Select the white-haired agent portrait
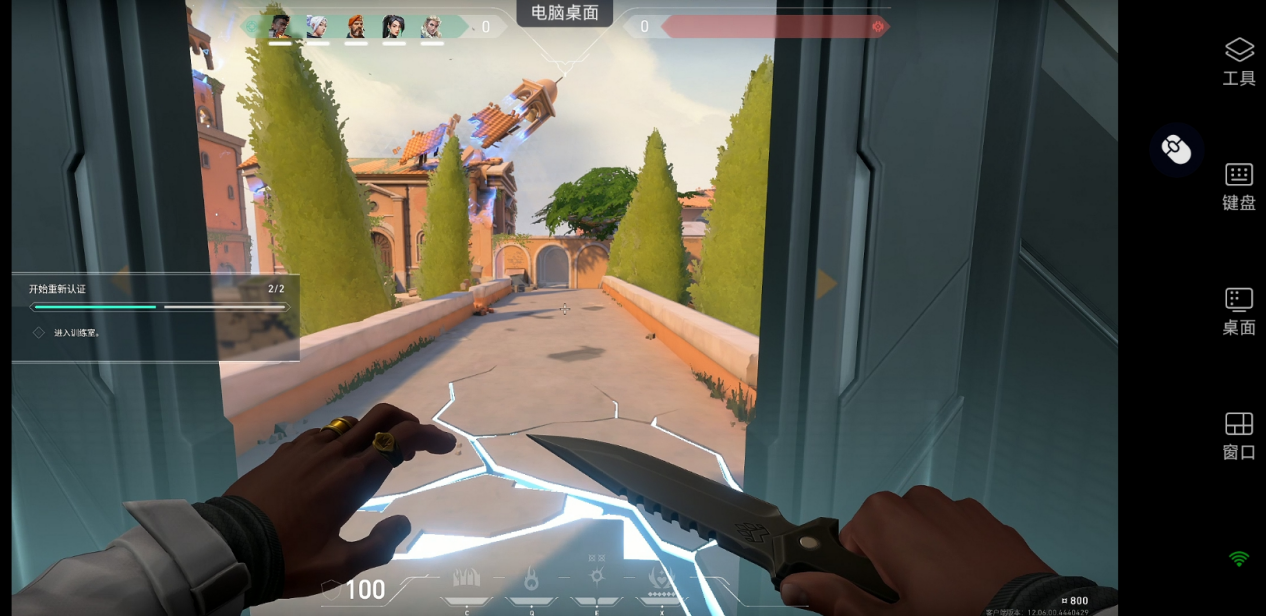This screenshot has width=1266, height=616. click(x=317, y=27)
